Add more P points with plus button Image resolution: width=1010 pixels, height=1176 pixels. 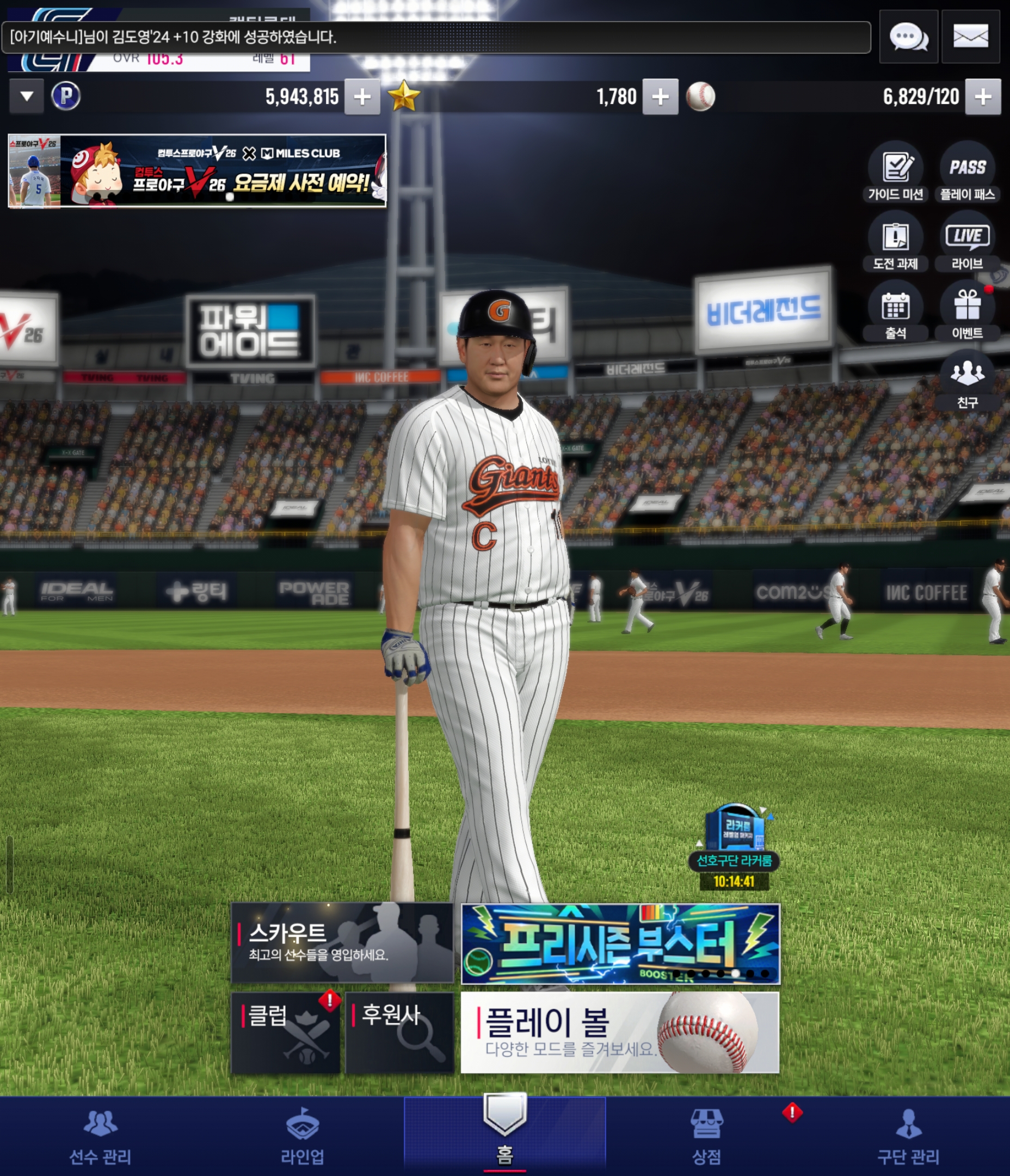click(362, 97)
